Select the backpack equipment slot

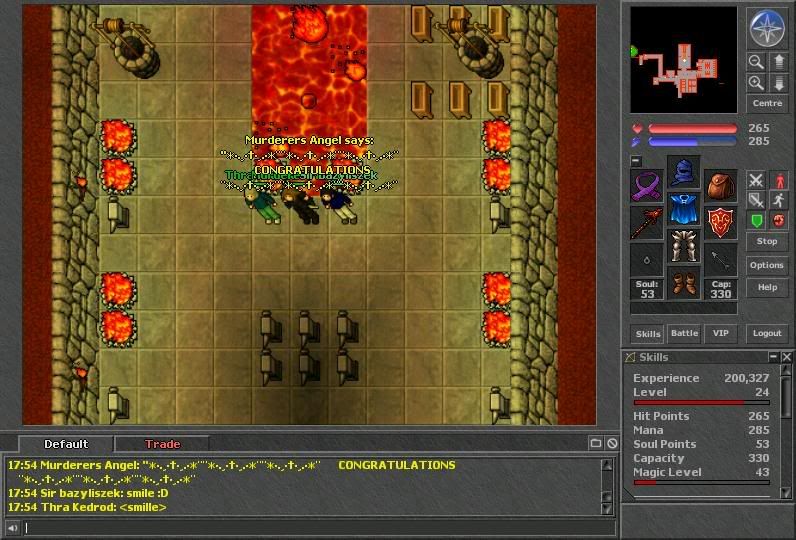tap(719, 186)
